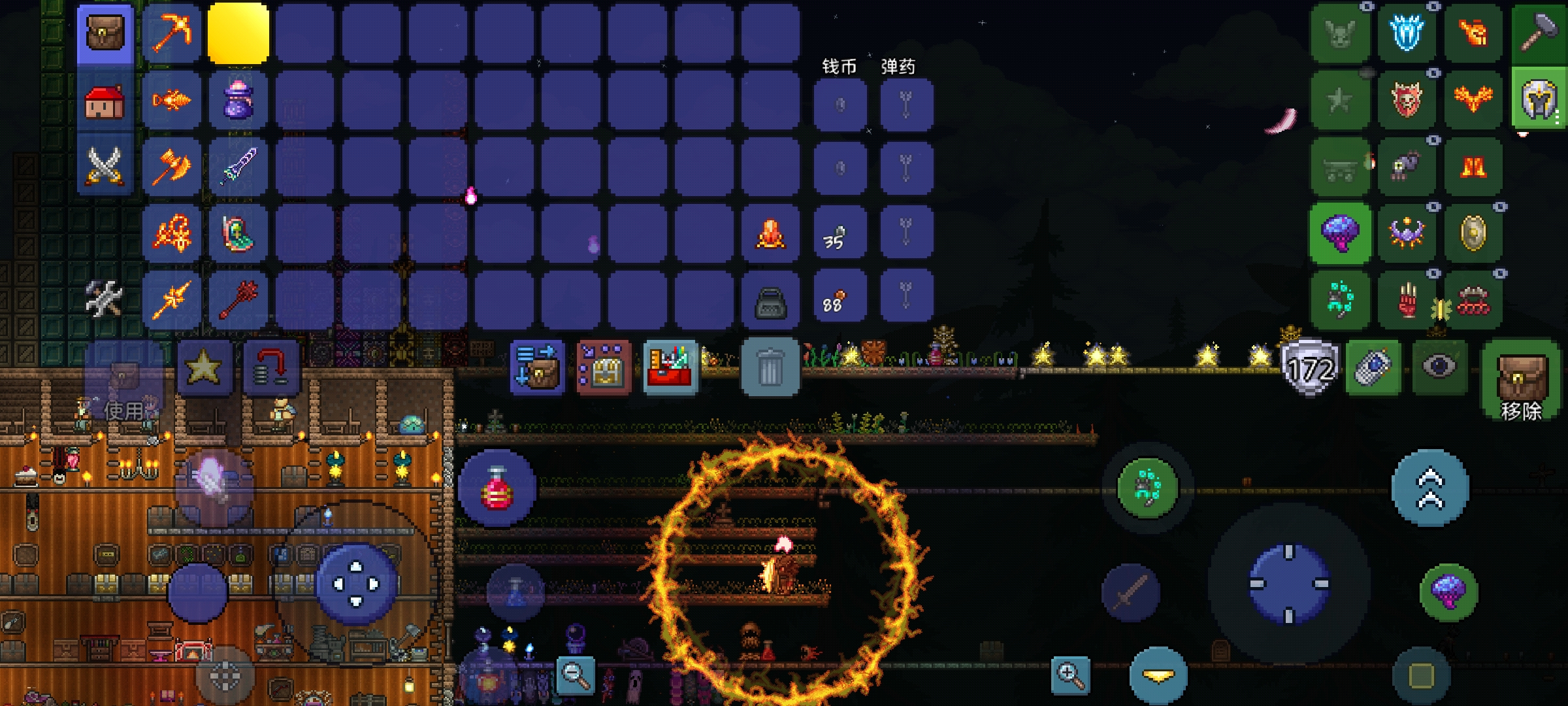Toggle the eye visibility button
1568x706 pixels.
[x=1439, y=367]
